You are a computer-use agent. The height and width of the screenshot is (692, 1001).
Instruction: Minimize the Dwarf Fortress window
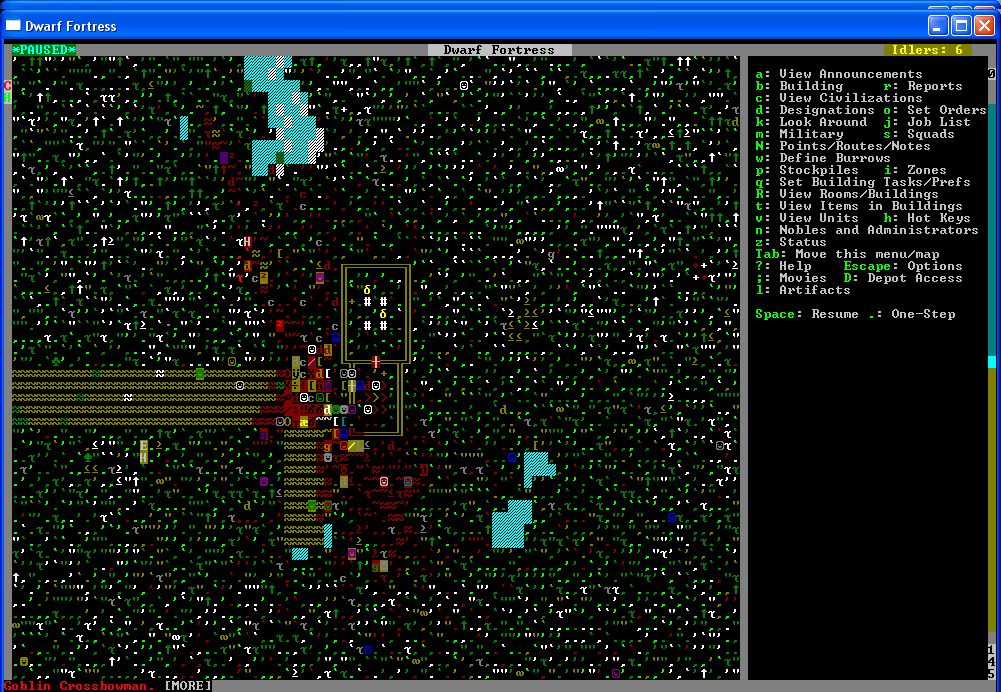[x=939, y=25]
